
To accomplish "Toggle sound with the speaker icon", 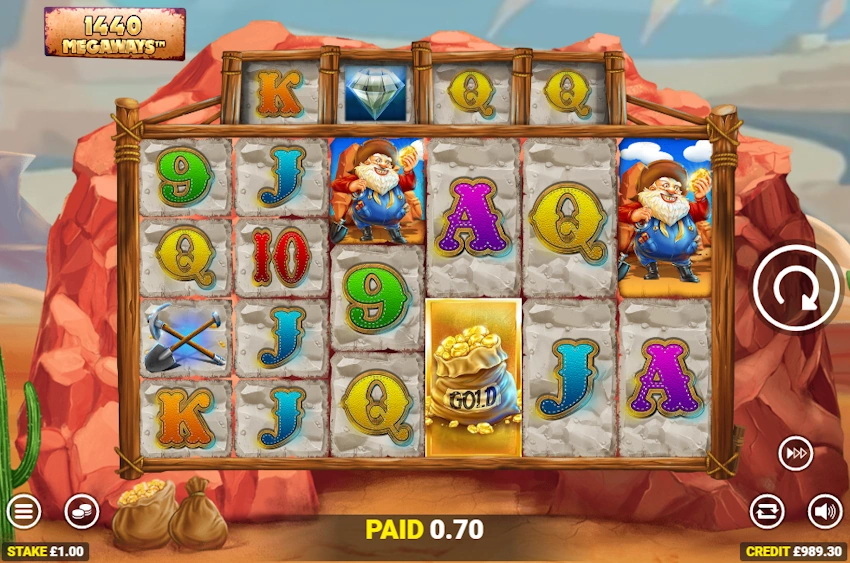I will tap(825, 511).
